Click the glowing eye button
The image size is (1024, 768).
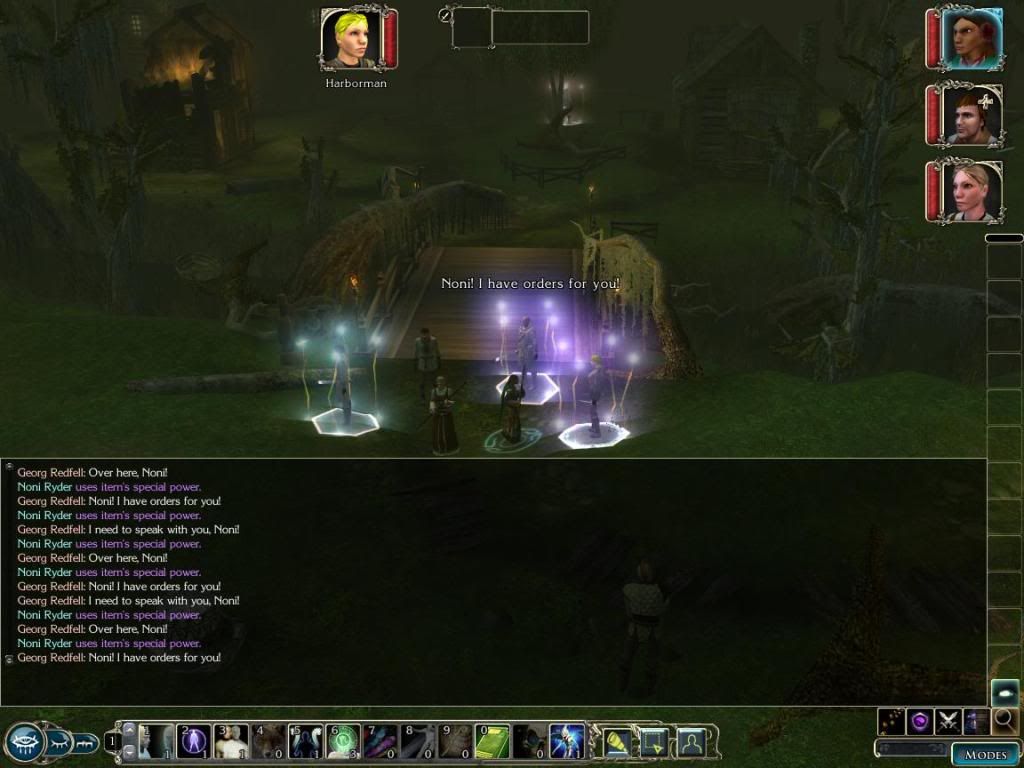[x=1004, y=693]
